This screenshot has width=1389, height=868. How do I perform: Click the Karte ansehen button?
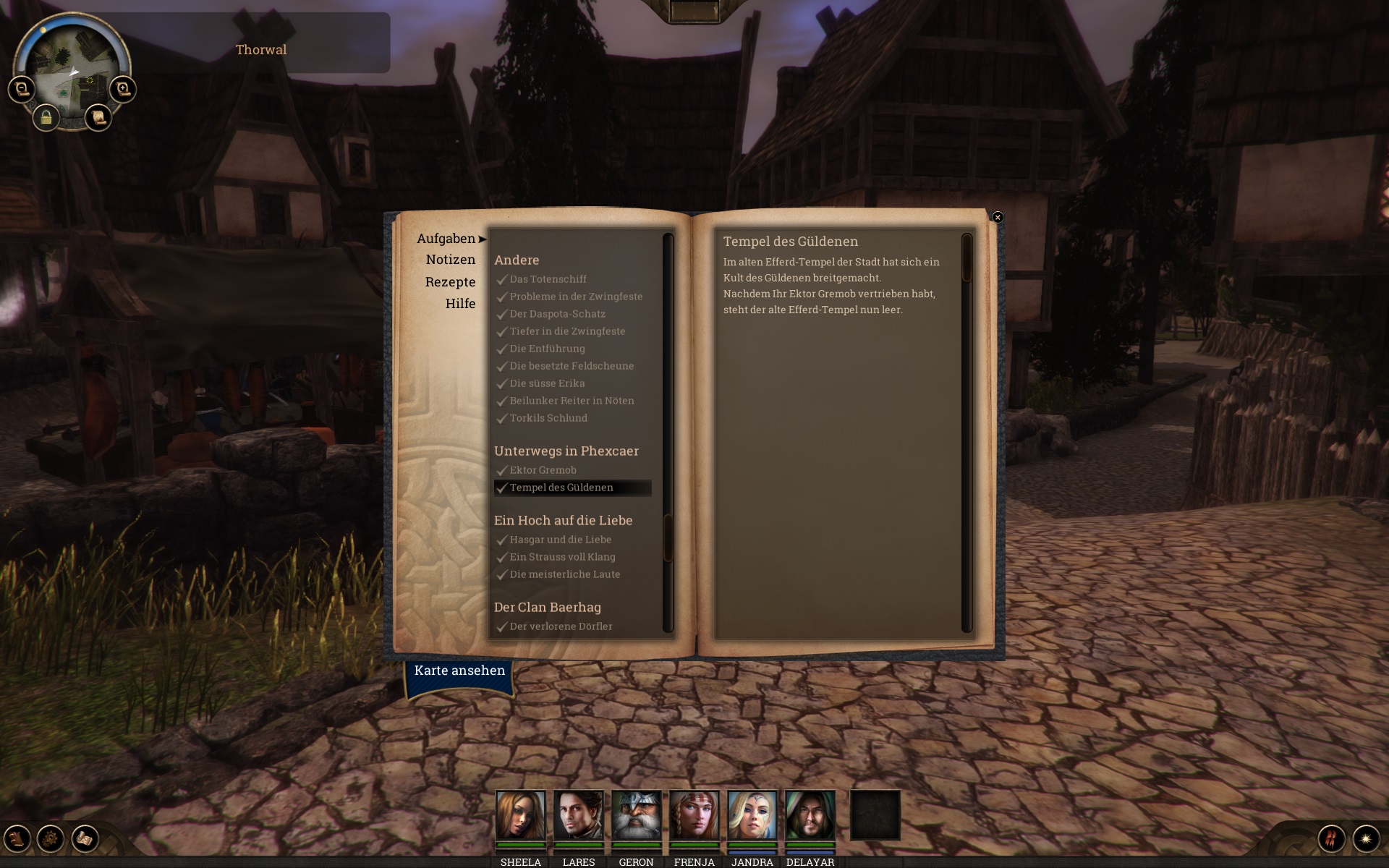point(459,671)
